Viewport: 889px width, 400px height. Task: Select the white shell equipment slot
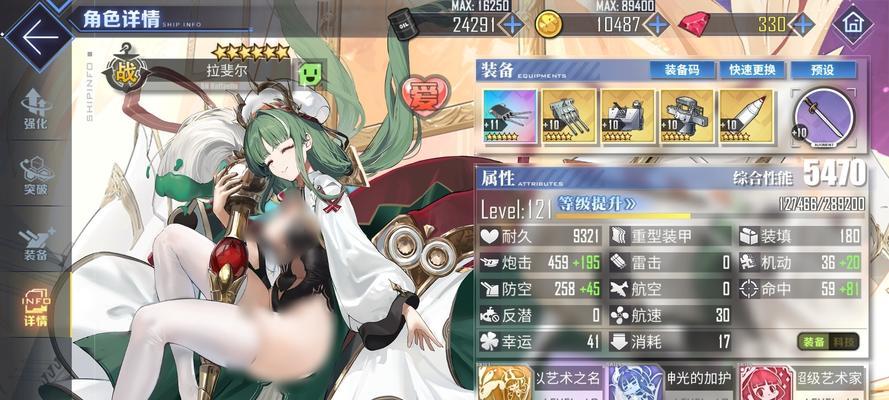coord(745,117)
